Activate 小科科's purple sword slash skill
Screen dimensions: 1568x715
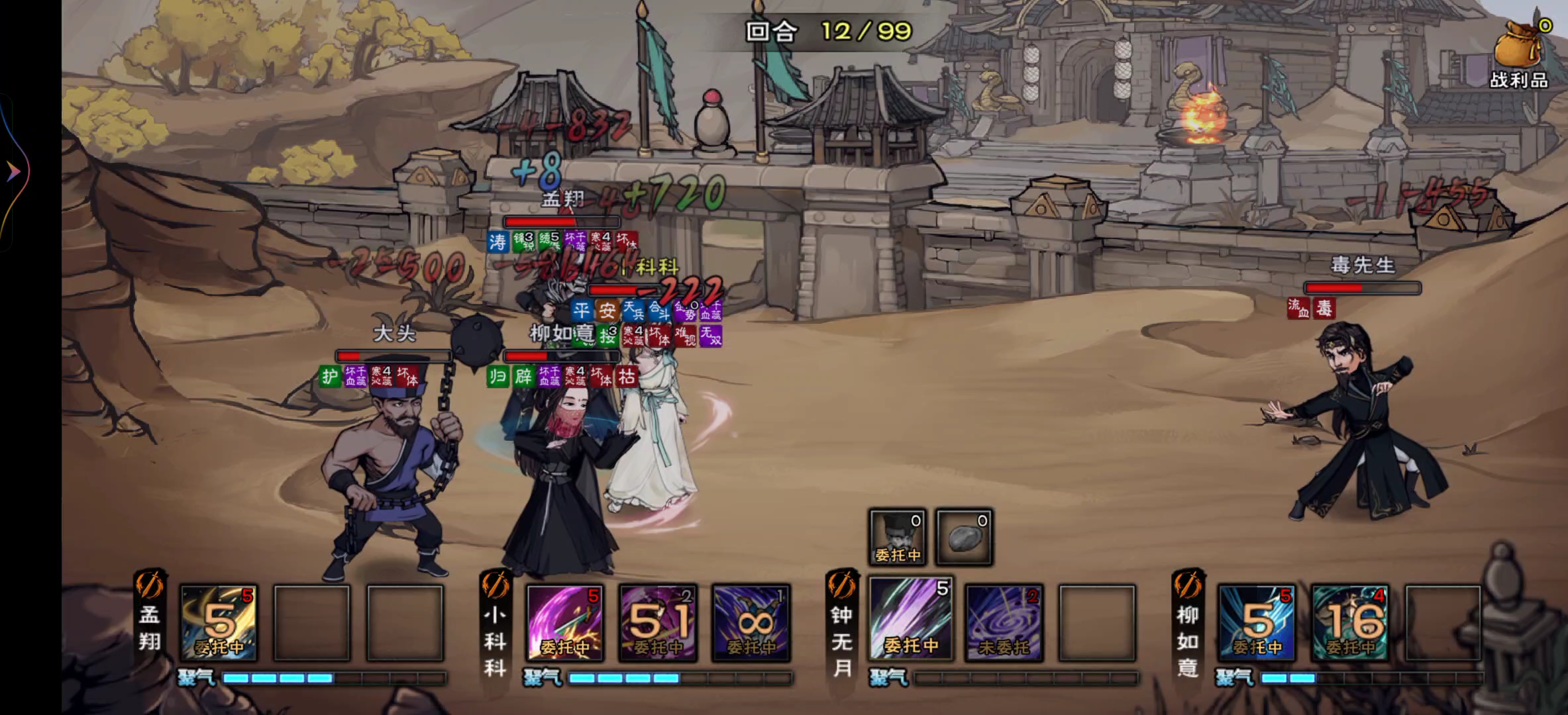(x=565, y=622)
